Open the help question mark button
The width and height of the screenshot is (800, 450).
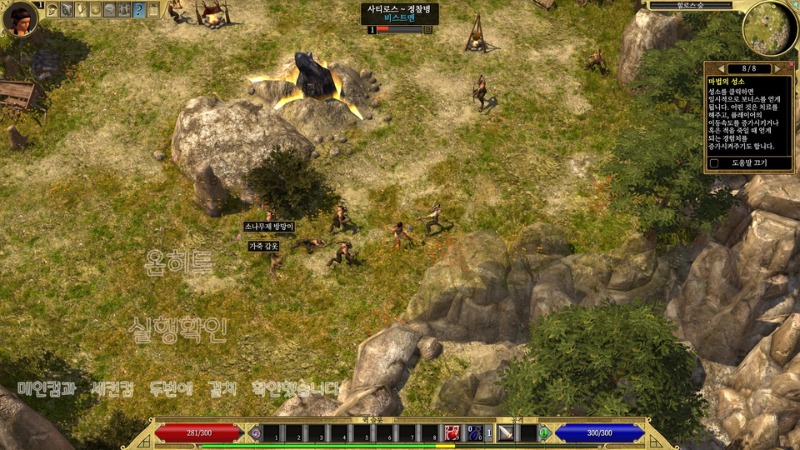click(x=139, y=10)
